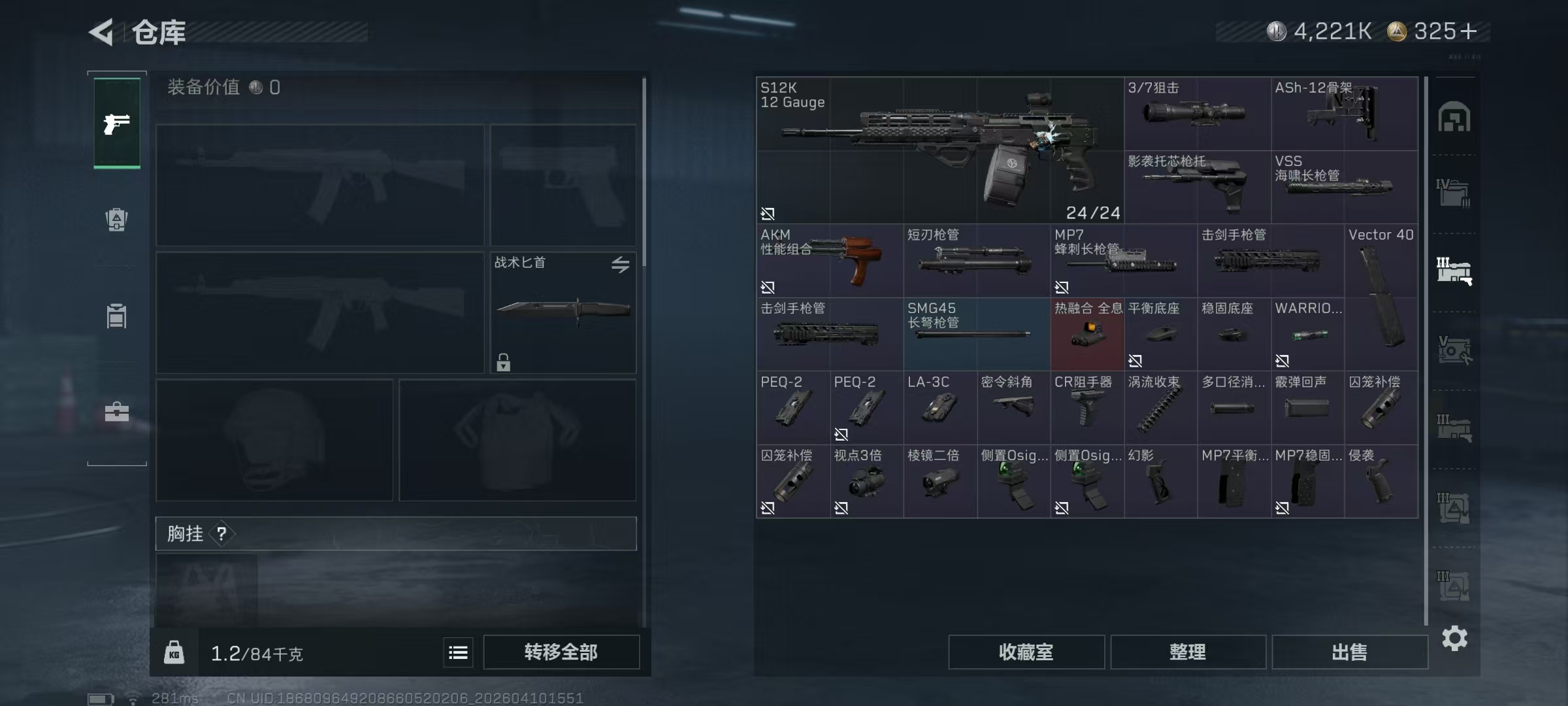Screen dimensions: 1568x706
Task: Click the question mark beside 胸挂
Action: (223, 534)
